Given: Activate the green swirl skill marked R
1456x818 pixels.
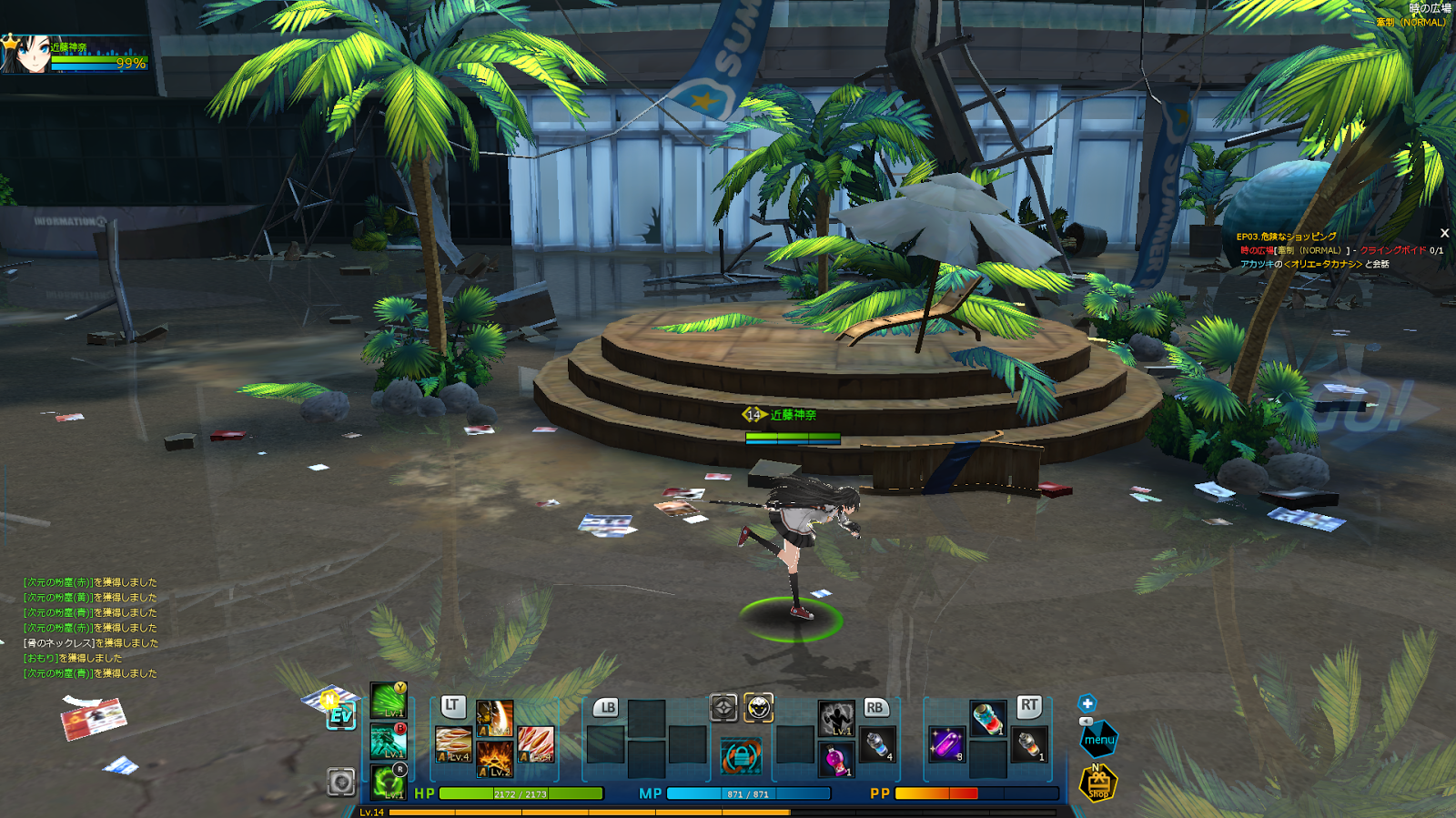Looking at the screenshot, I should pyautogui.click(x=389, y=782).
